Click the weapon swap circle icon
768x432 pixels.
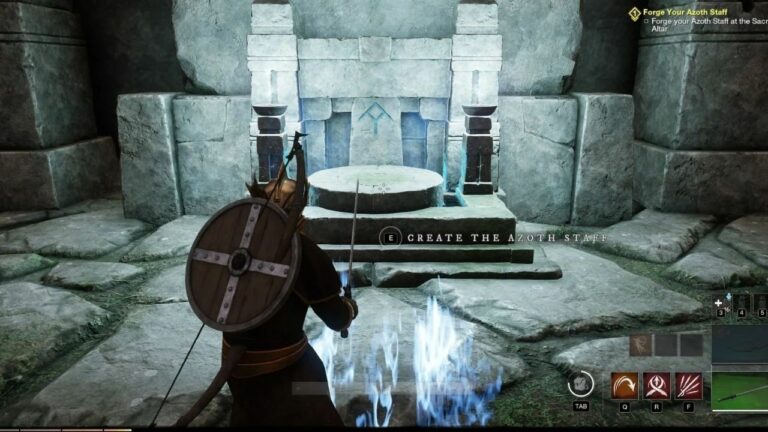[580, 384]
